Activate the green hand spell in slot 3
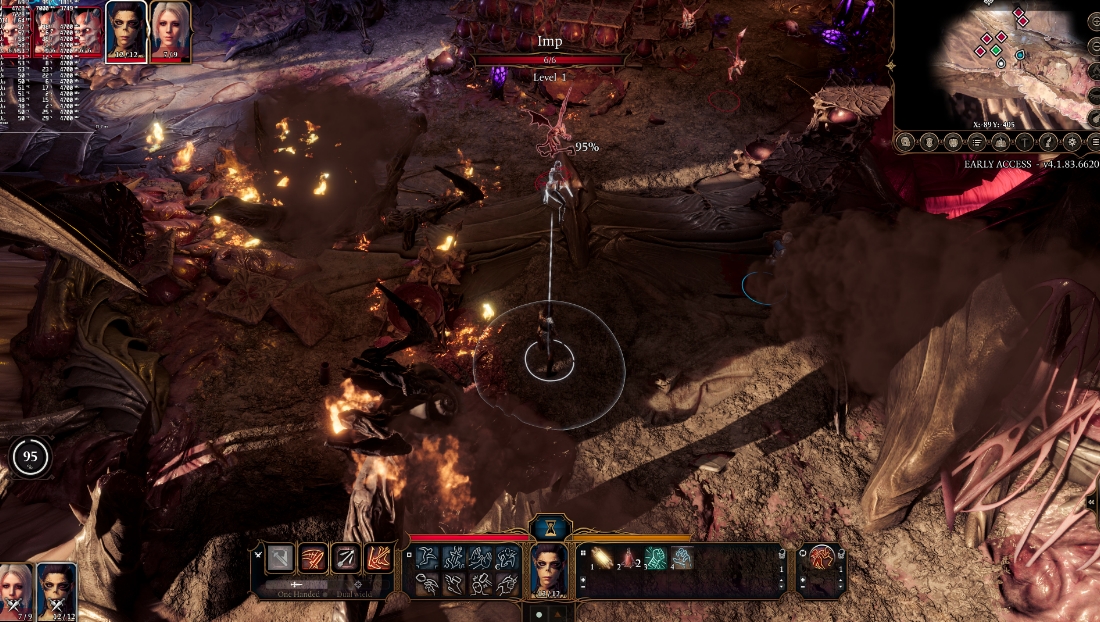The height and width of the screenshot is (622, 1100). pos(655,559)
